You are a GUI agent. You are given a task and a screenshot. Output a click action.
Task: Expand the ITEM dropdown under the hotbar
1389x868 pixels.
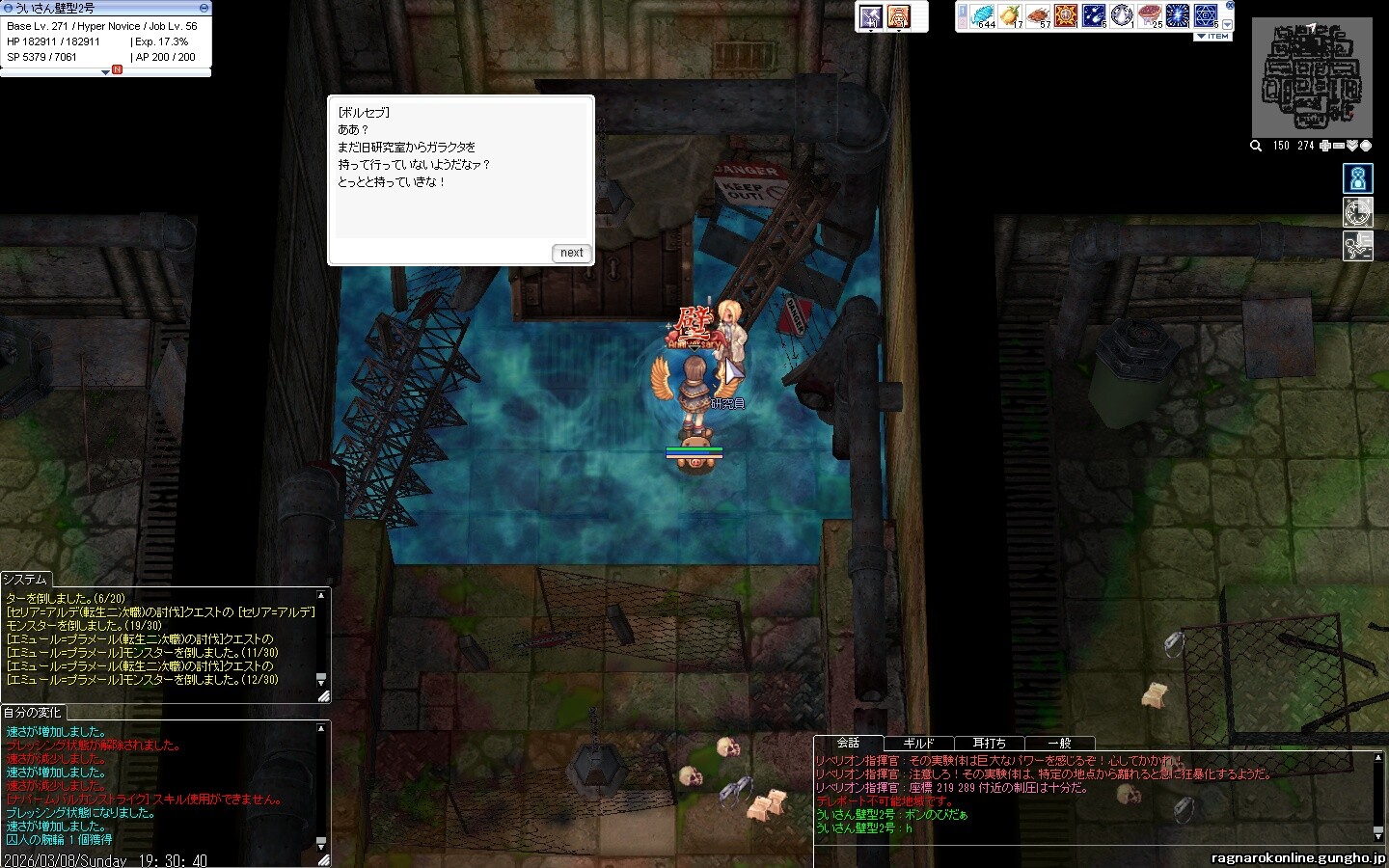coord(1213,37)
